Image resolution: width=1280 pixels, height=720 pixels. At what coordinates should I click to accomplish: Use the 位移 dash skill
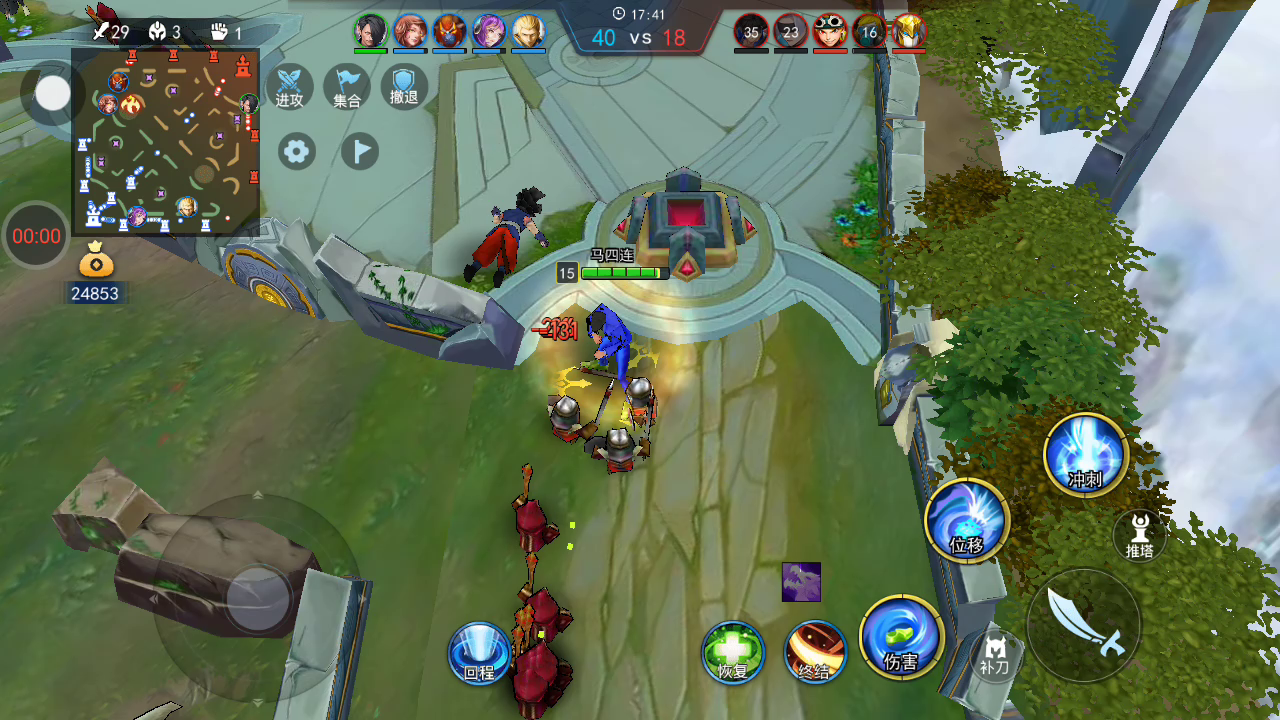(967, 520)
